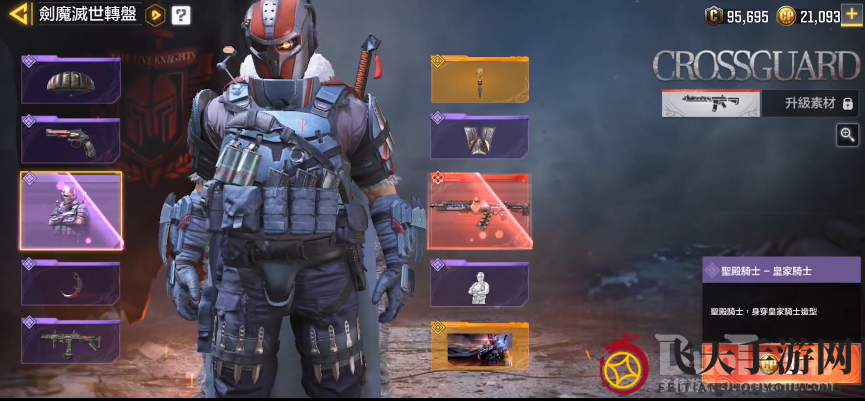The image size is (865, 401).
Task: Select the W emblem reward tile
Action: coord(479,137)
